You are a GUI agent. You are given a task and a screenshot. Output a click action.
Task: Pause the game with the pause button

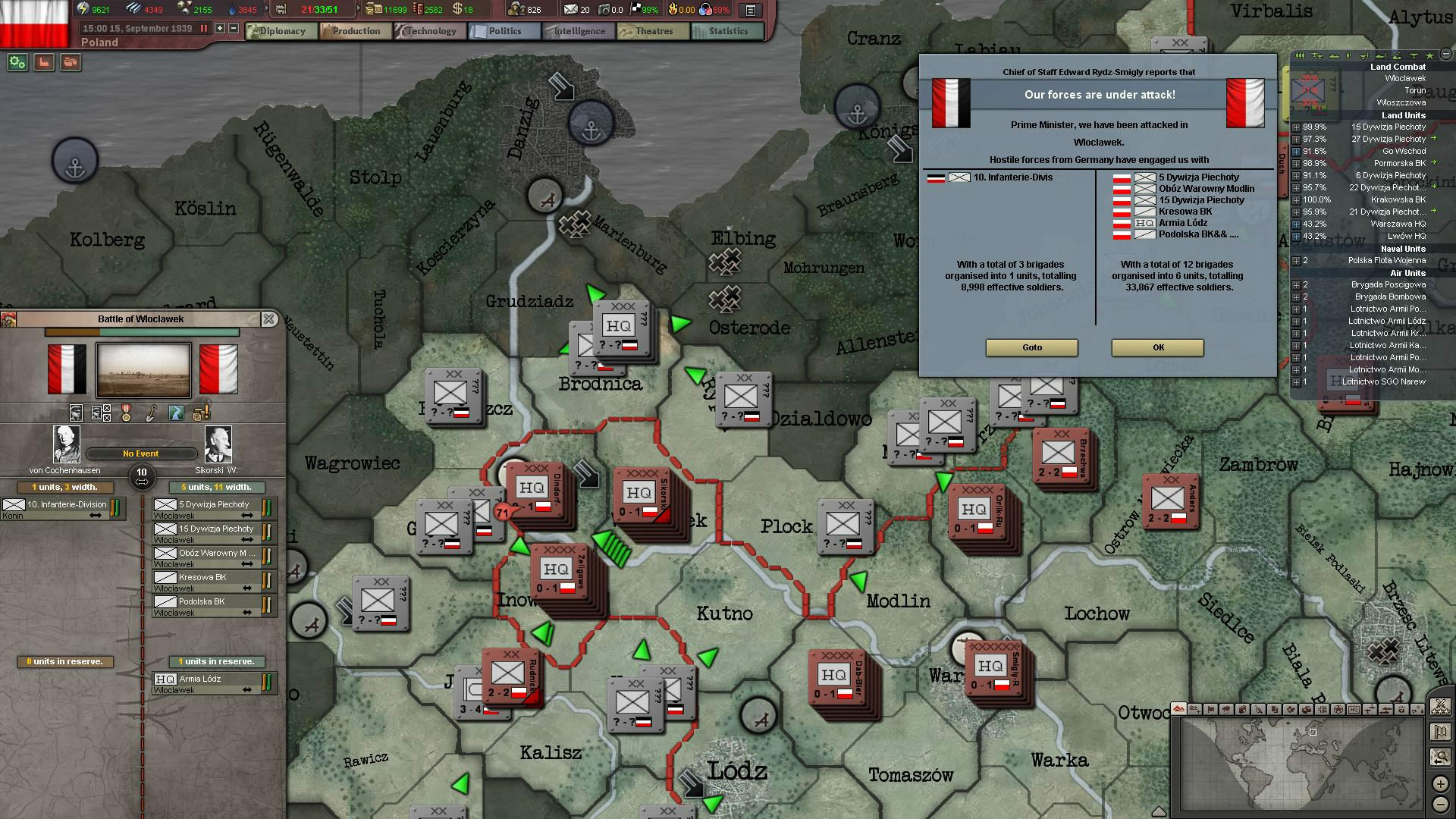(x=204, y=28)
